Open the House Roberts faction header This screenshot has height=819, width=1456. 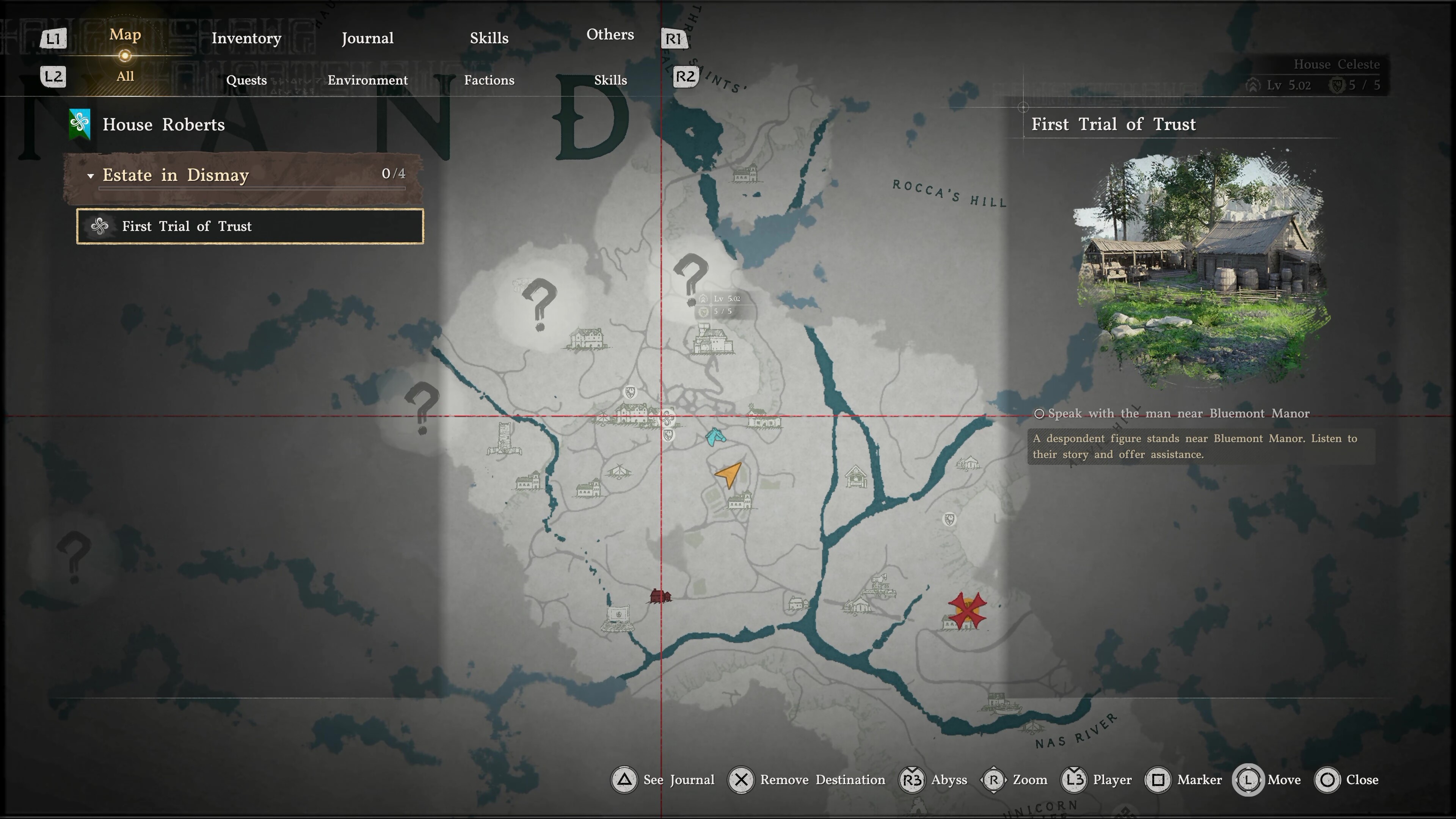pyautogui.click(x=163, y=124)
